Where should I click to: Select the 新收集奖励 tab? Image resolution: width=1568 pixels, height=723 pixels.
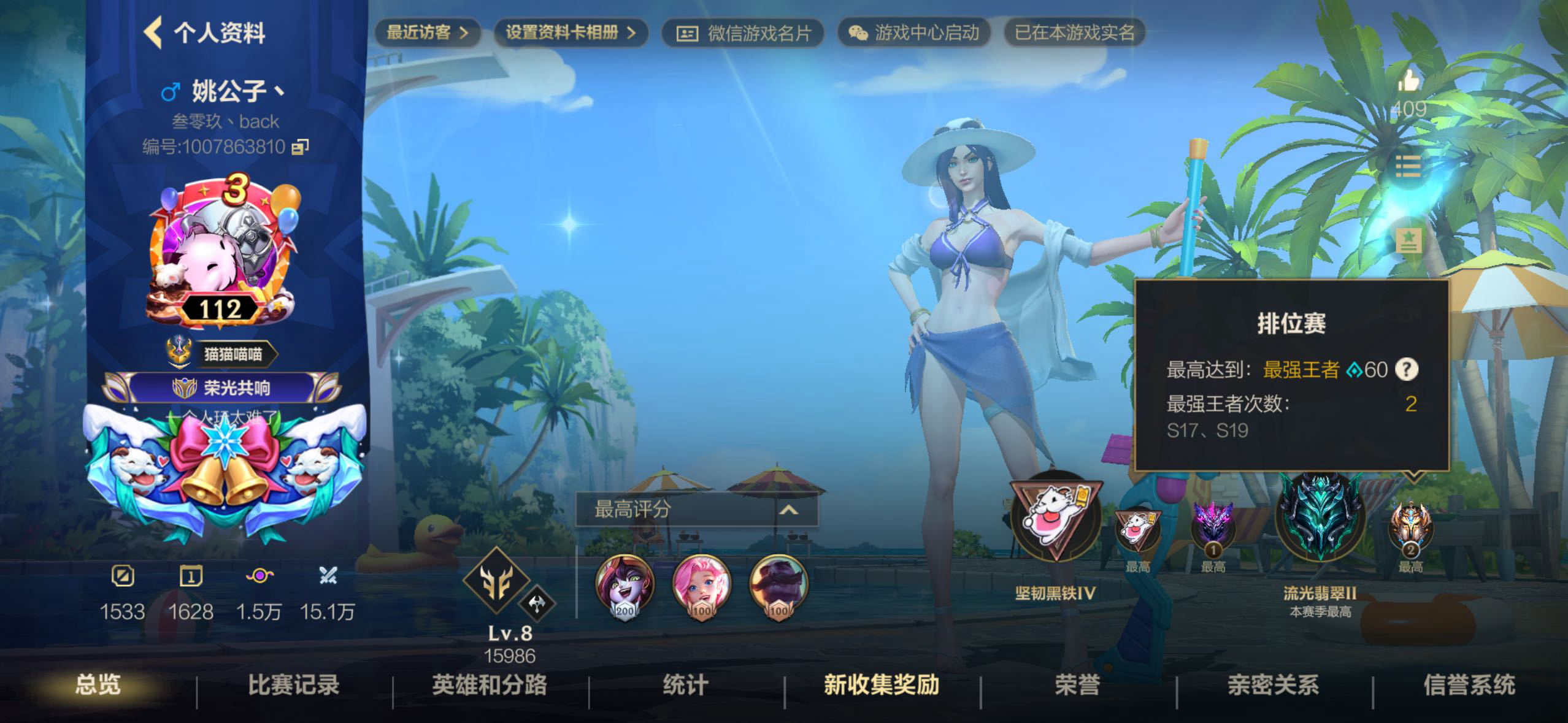coord(881,685)
